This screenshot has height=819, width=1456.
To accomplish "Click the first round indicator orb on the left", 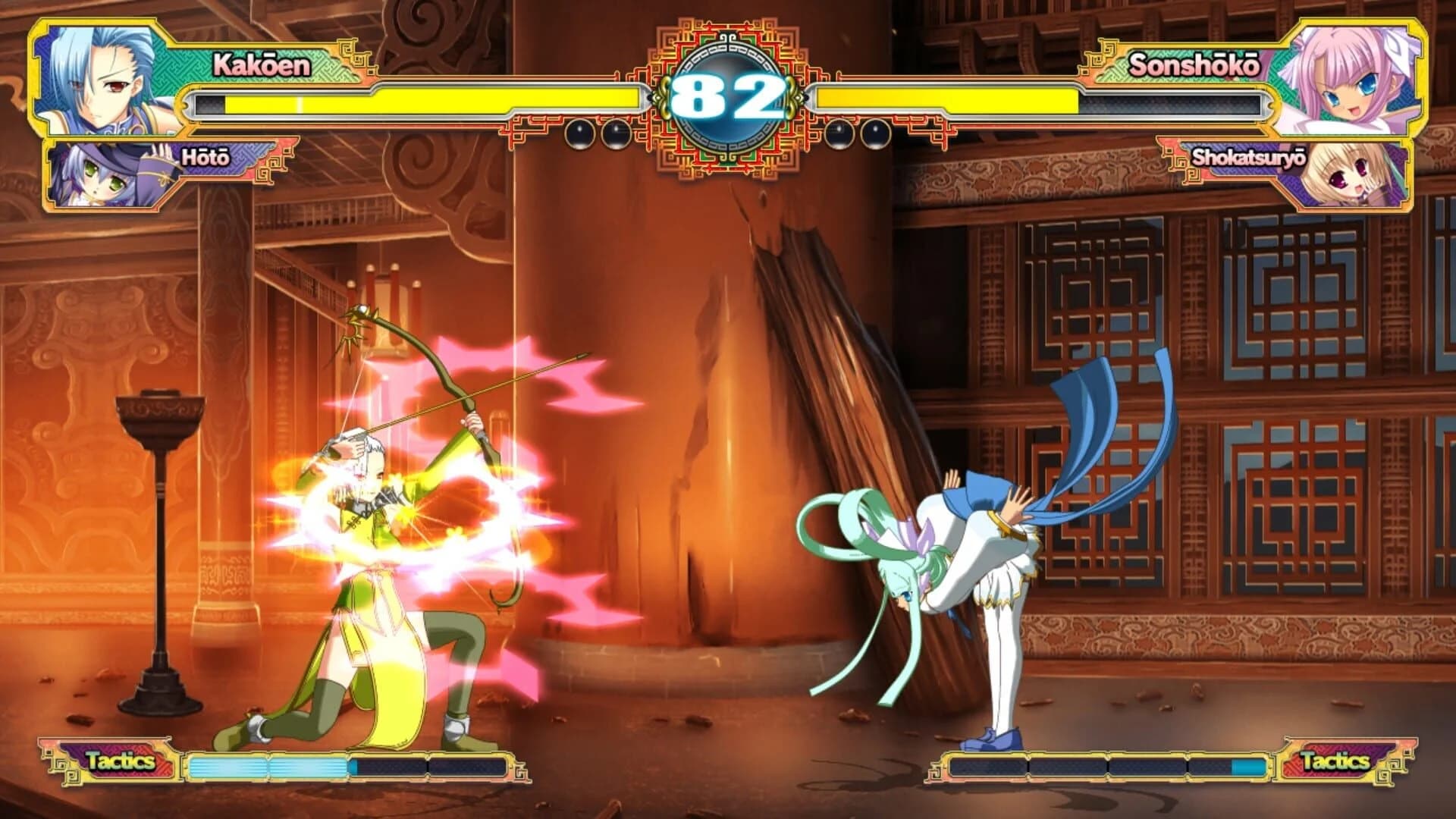I will pyautogui.click(x=581, y=133).
